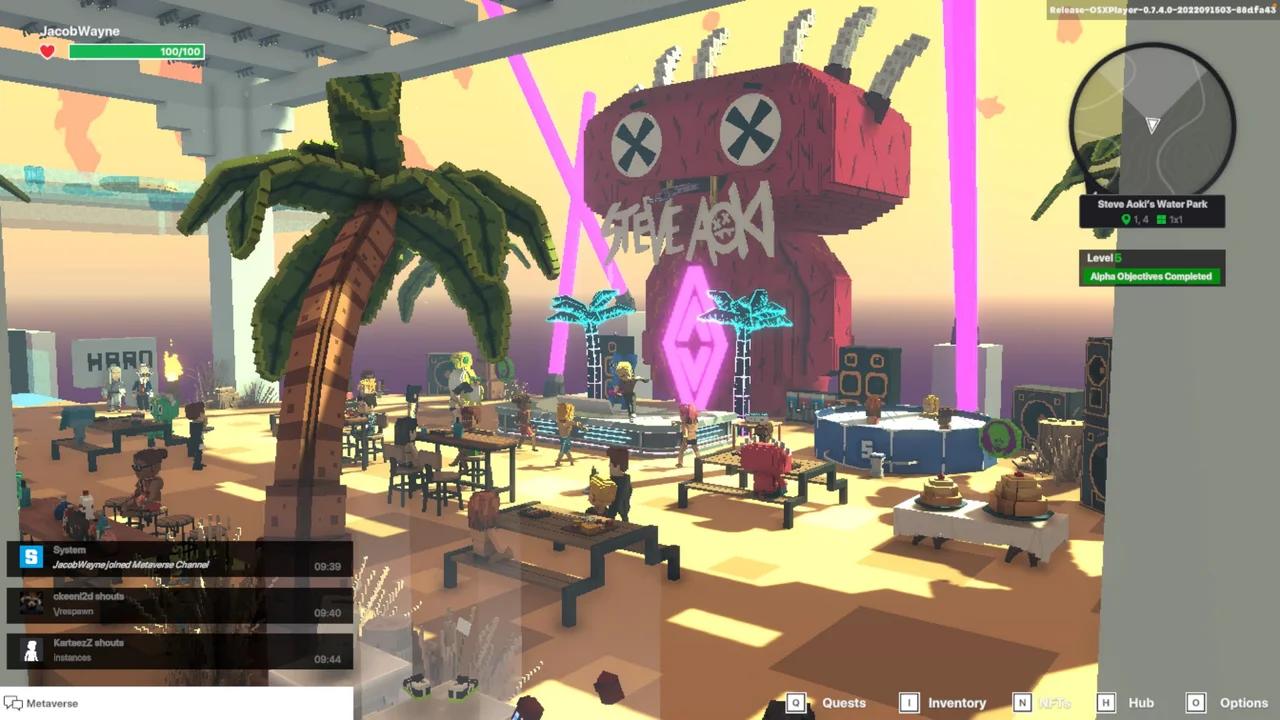Click the heart icon beside the health bar
Image resolution: width=1280 pixels, height=720 pixels.
coord(46,50)
